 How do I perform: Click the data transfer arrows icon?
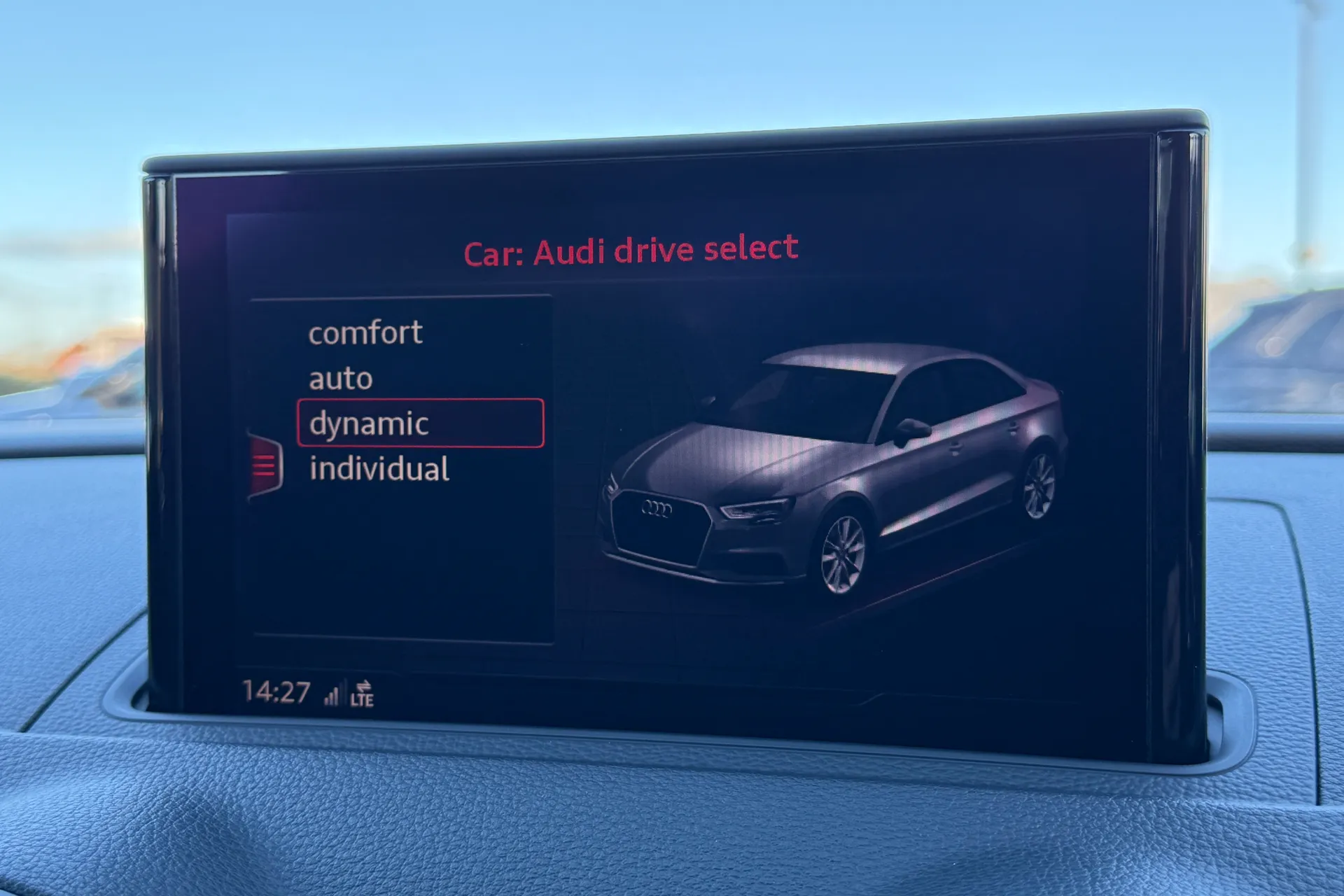point(363,686)
